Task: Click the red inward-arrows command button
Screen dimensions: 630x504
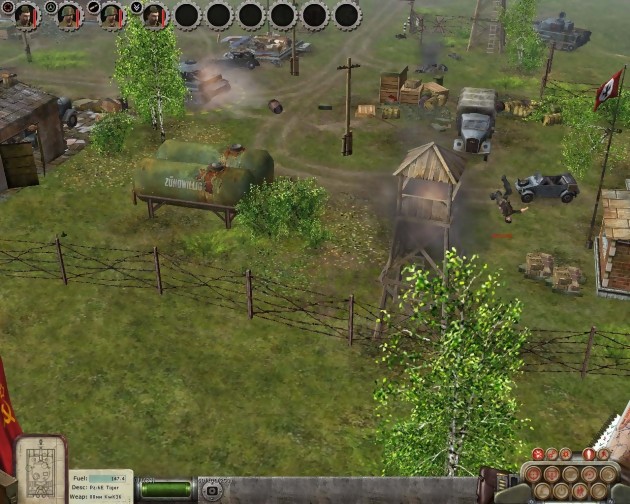Action: tap(538, 454)
